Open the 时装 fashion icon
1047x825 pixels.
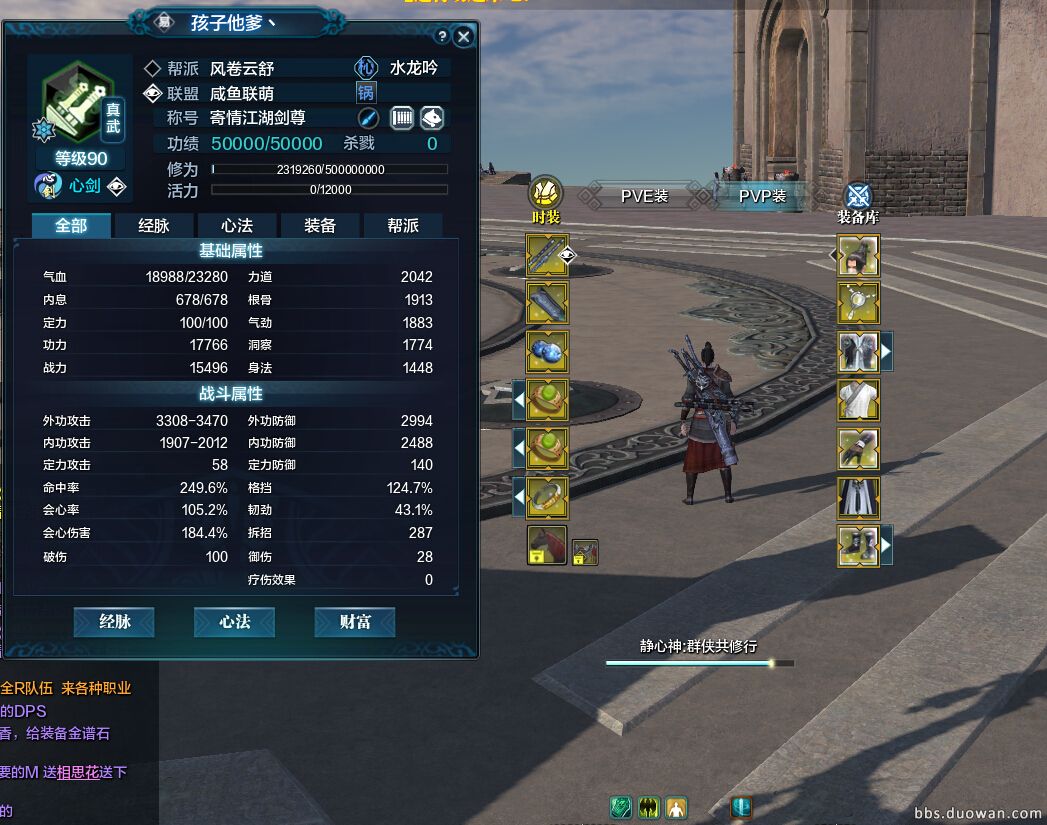545,193
